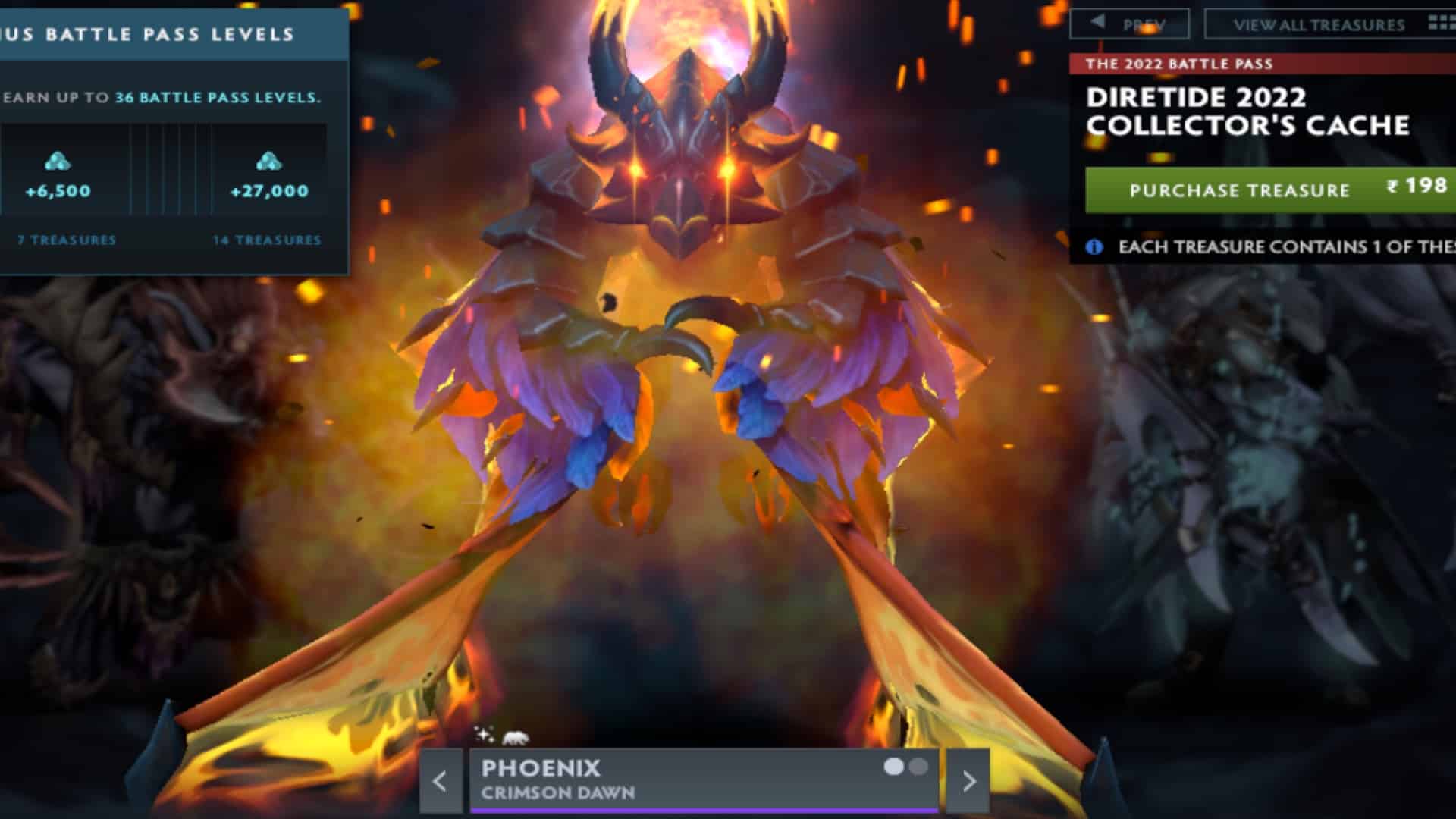
Task: Select the first white style dot on the nameplate
Action: click(892, 767)
